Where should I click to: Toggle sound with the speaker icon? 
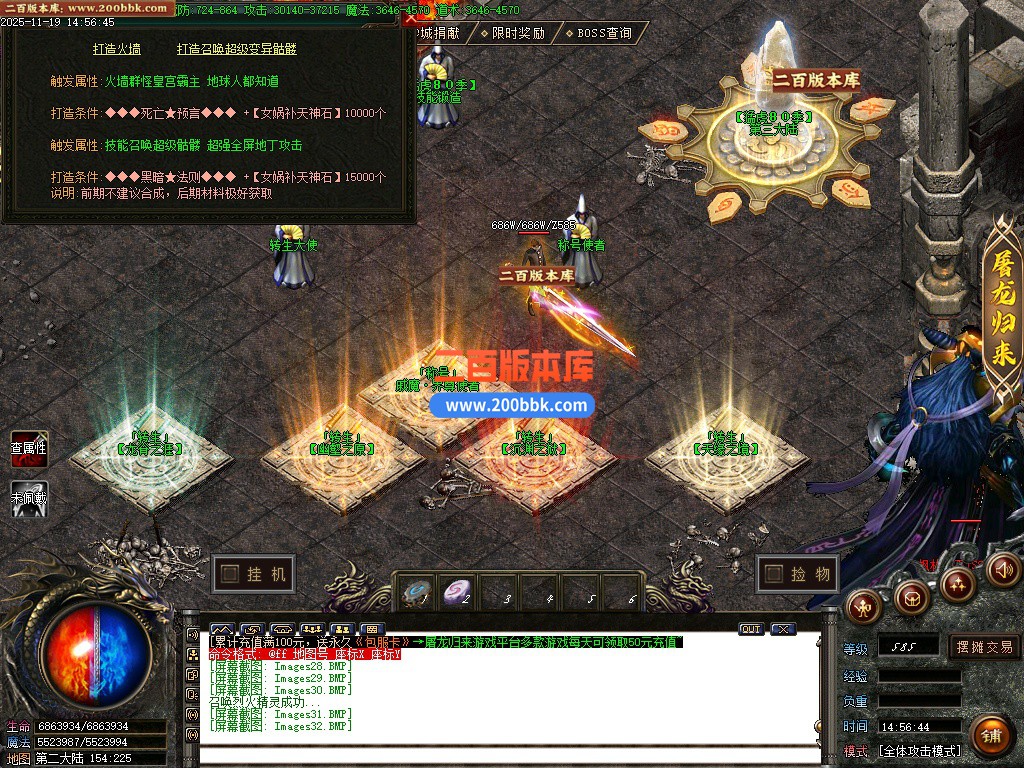(x=1001, y=569)
